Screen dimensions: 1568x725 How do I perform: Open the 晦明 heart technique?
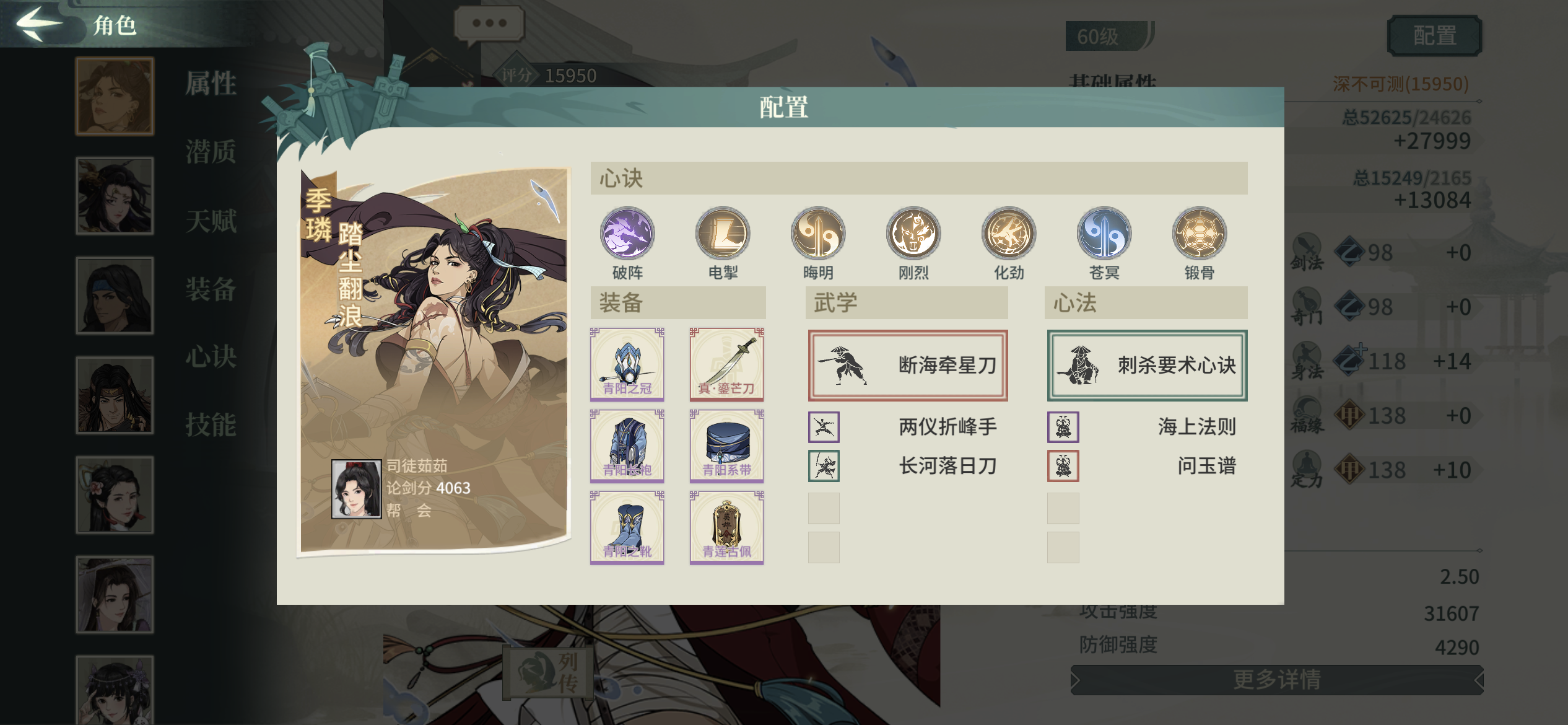pos(817,234)
